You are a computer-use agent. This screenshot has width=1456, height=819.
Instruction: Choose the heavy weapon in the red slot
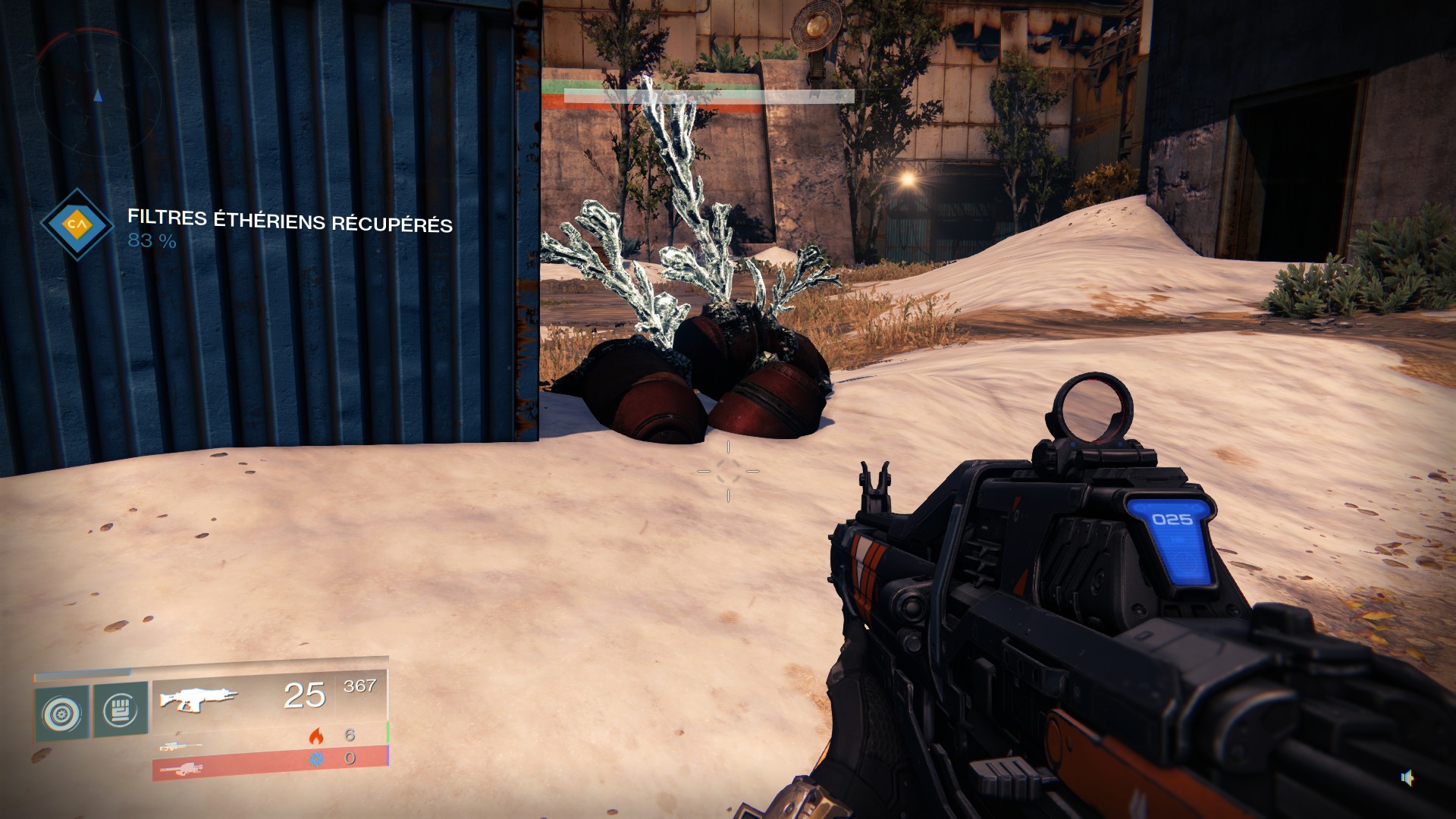[180, 770]
